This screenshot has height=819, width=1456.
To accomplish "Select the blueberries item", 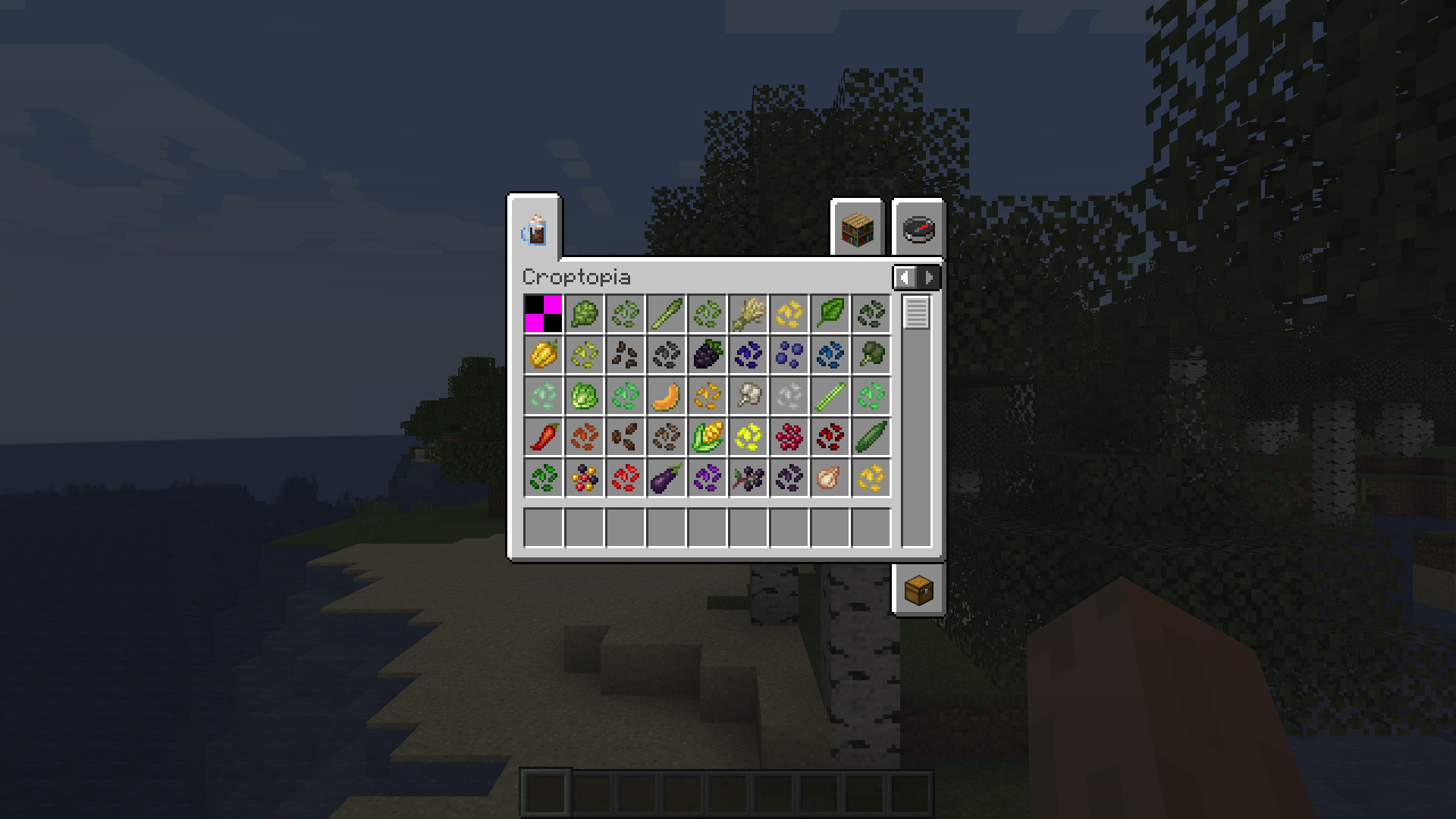I will click(789, 355).
